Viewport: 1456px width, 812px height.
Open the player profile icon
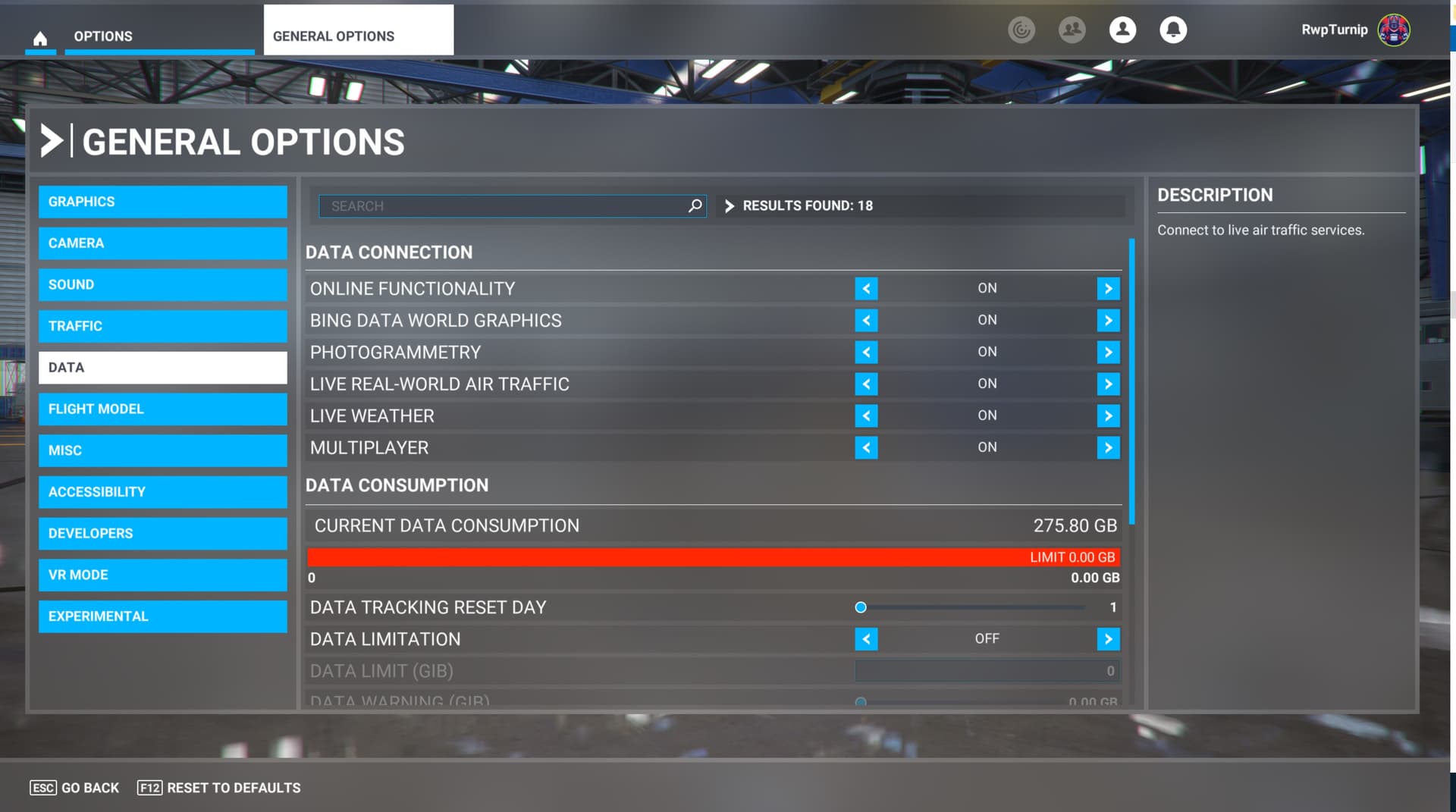tap(1122, 30)
